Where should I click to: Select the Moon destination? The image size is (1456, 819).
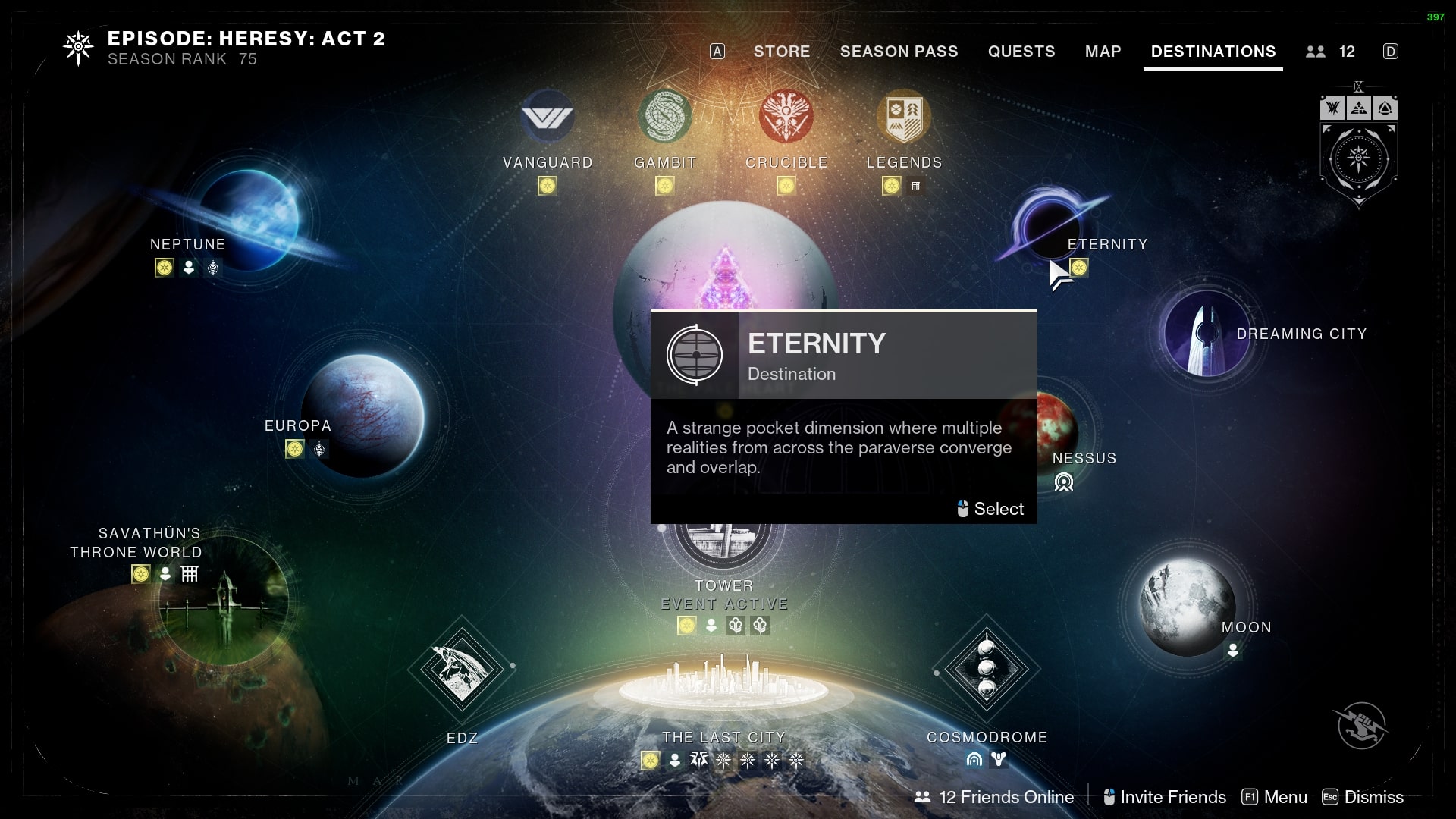pos(1188,607)
